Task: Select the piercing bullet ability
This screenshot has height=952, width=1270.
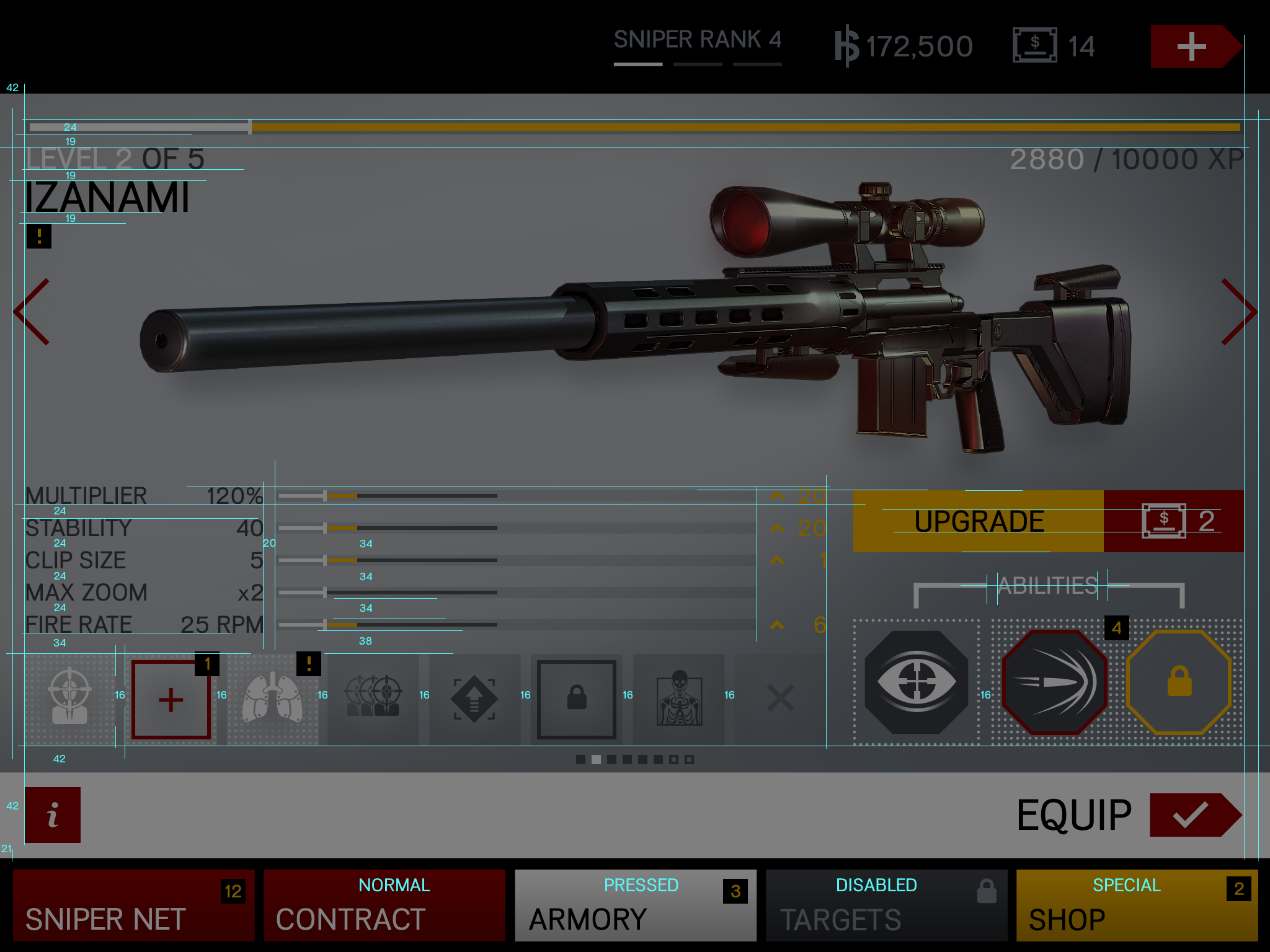Action: click(1054, 682)
